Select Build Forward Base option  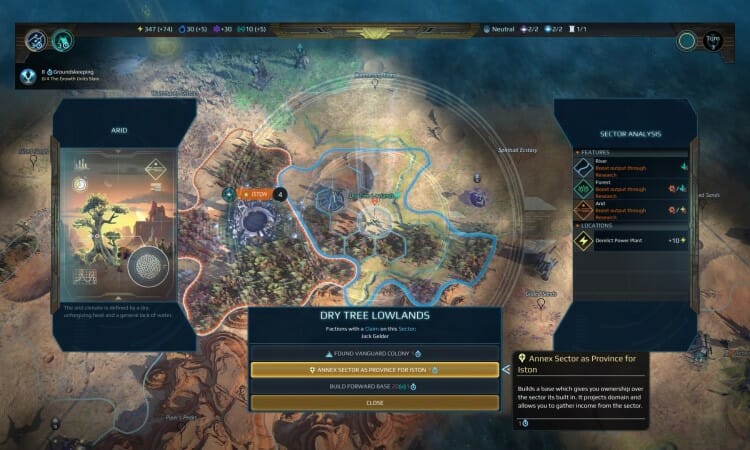pos(374,385)
